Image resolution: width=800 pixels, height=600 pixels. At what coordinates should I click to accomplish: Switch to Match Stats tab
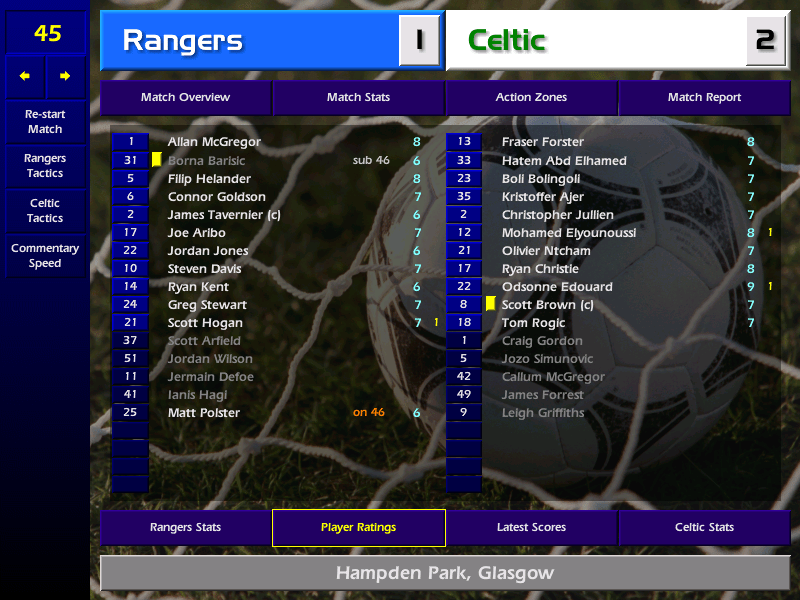point(358,98)
